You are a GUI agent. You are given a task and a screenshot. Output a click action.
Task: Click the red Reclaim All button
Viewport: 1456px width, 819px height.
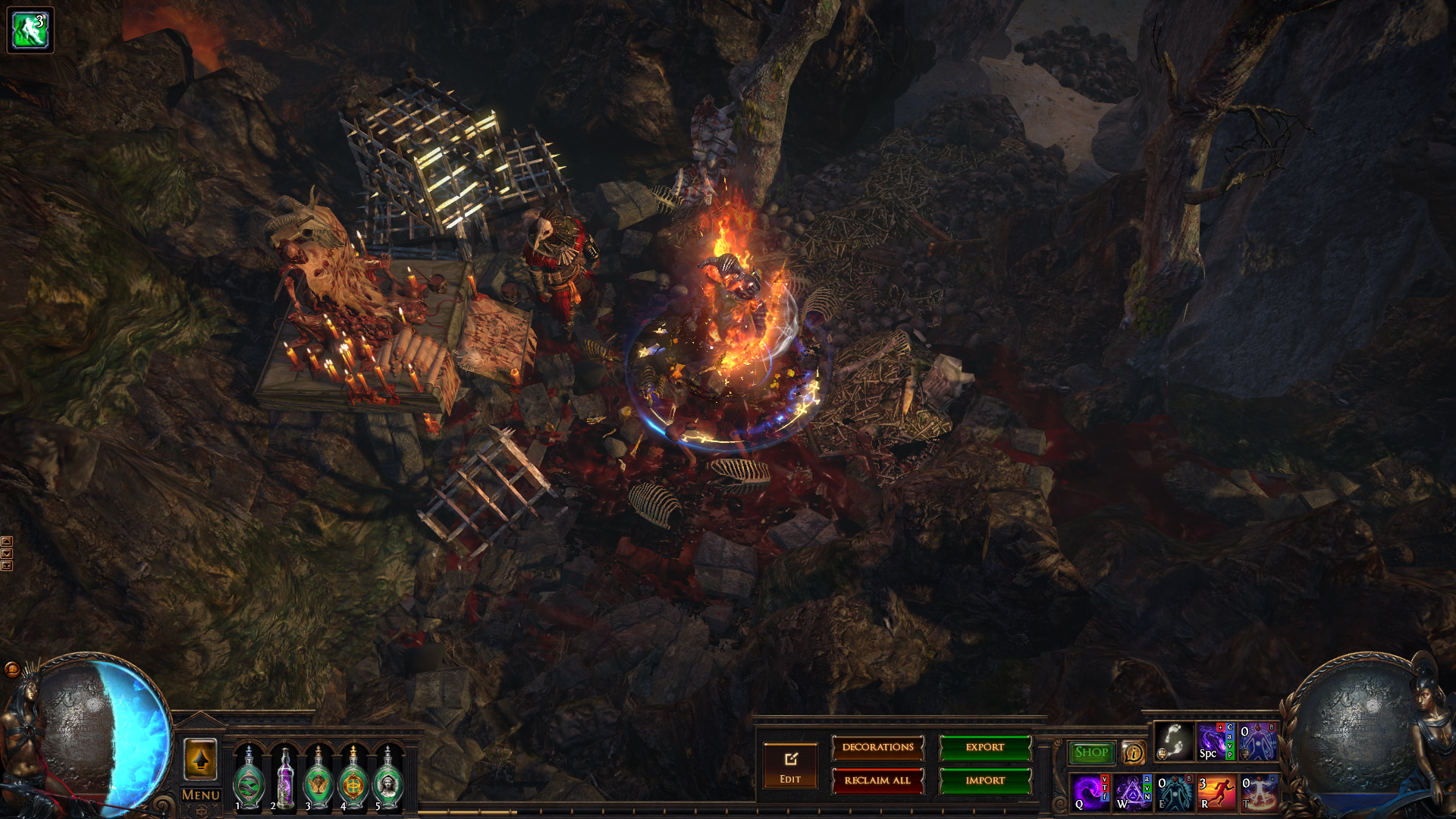pos(877,780)
